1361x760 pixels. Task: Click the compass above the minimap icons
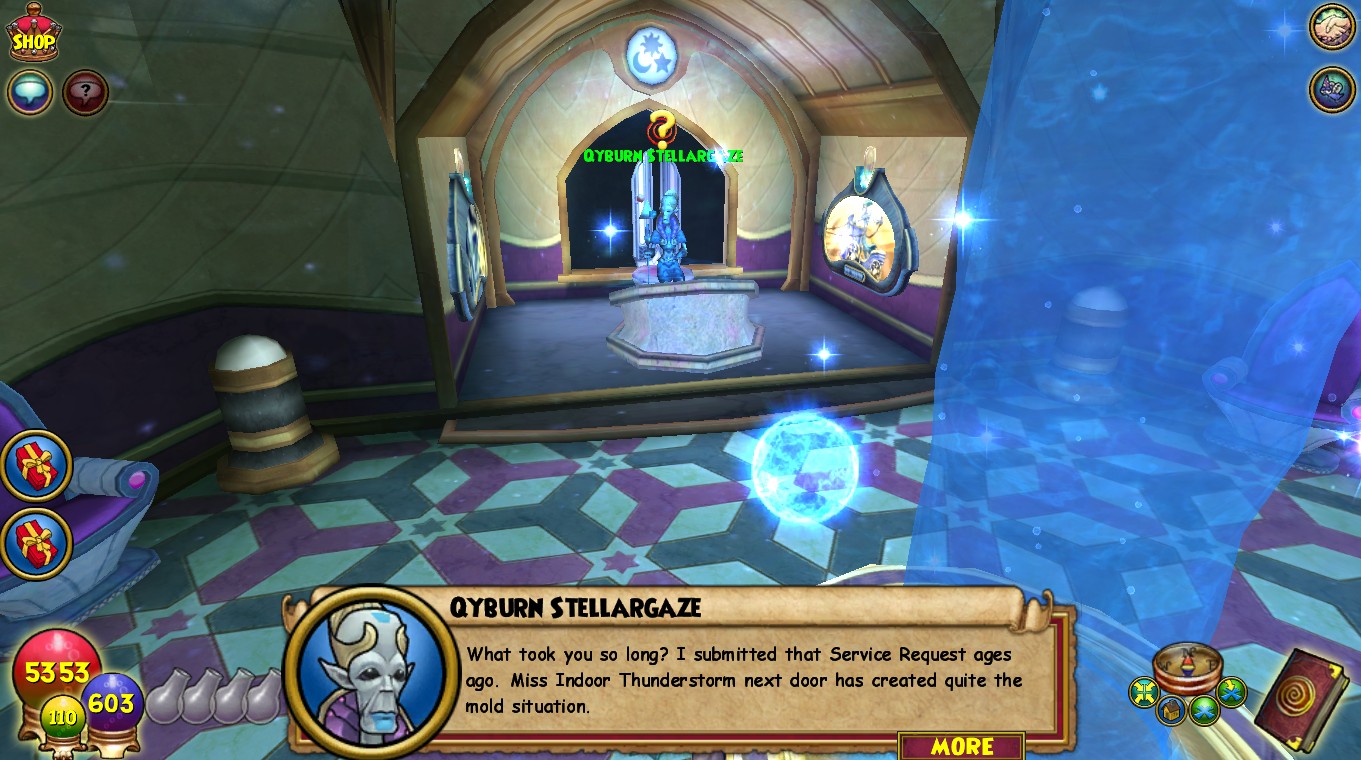(x=1188, y=666)
